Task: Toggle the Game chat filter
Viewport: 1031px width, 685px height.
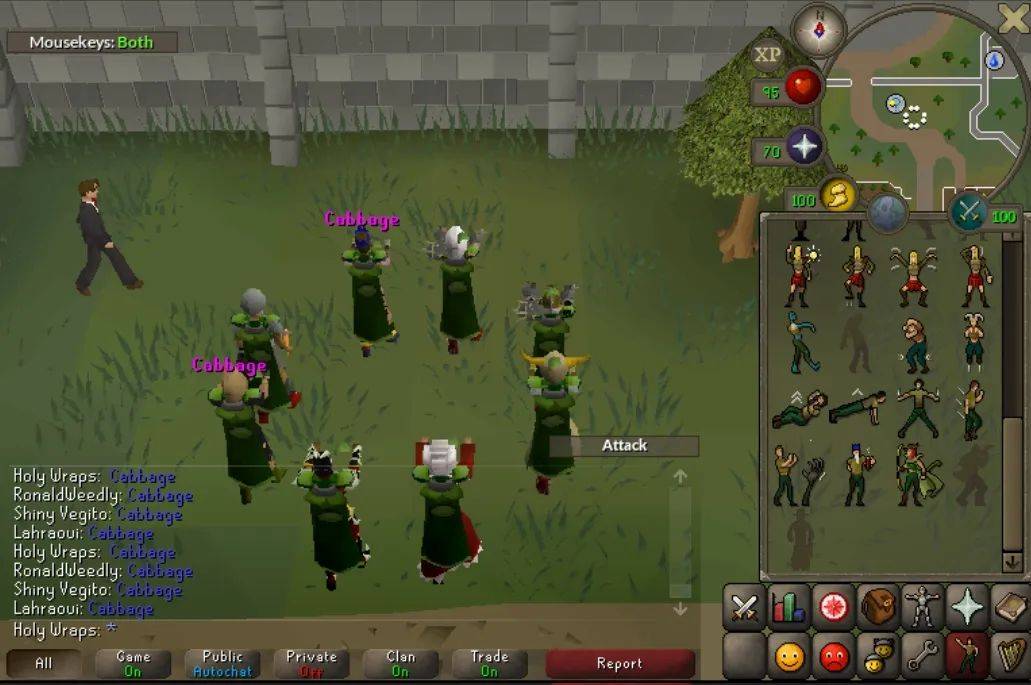Action: pyautogui.click(x=133, y=663)
